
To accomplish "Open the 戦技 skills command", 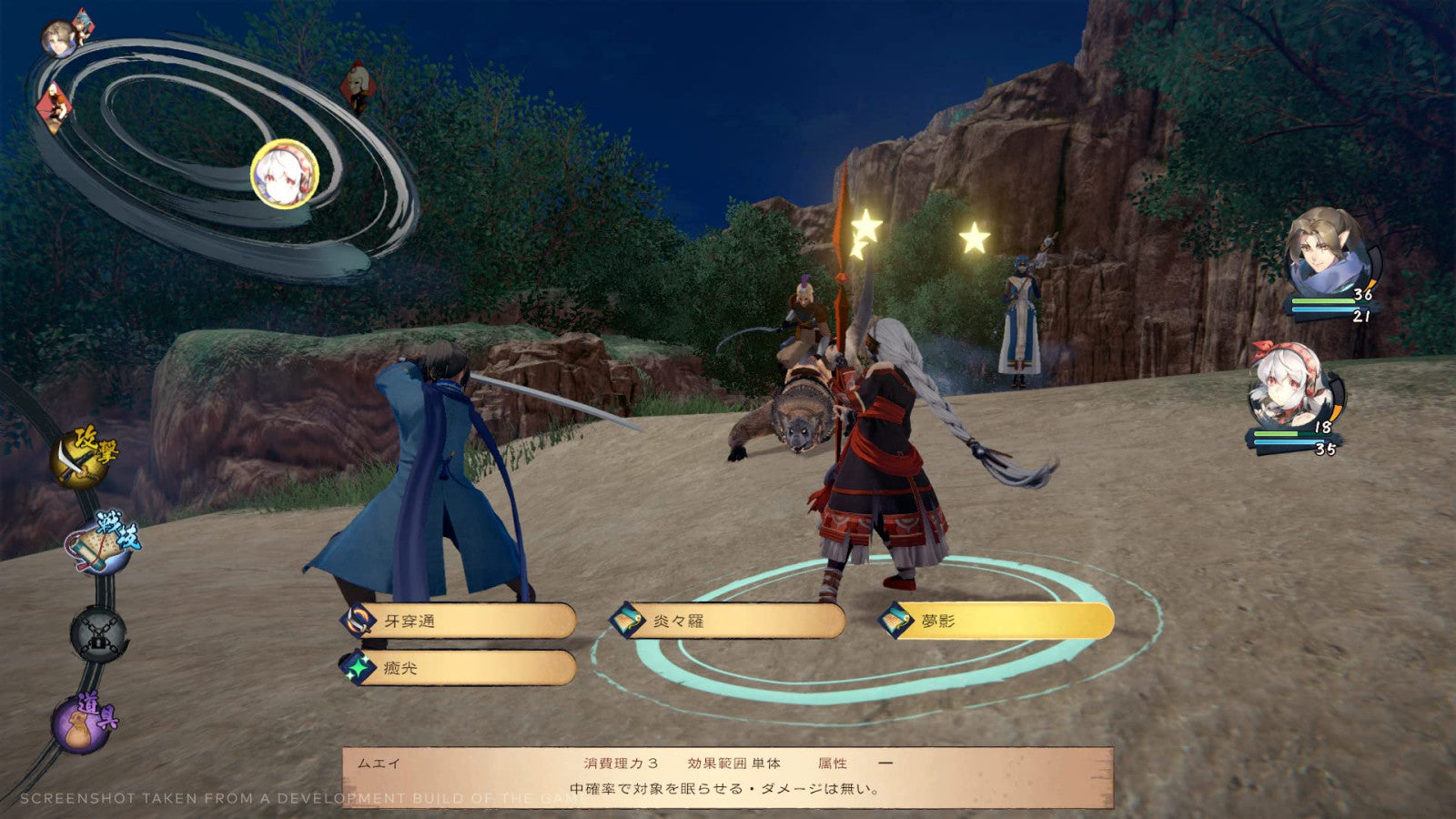I will [100, 544].
